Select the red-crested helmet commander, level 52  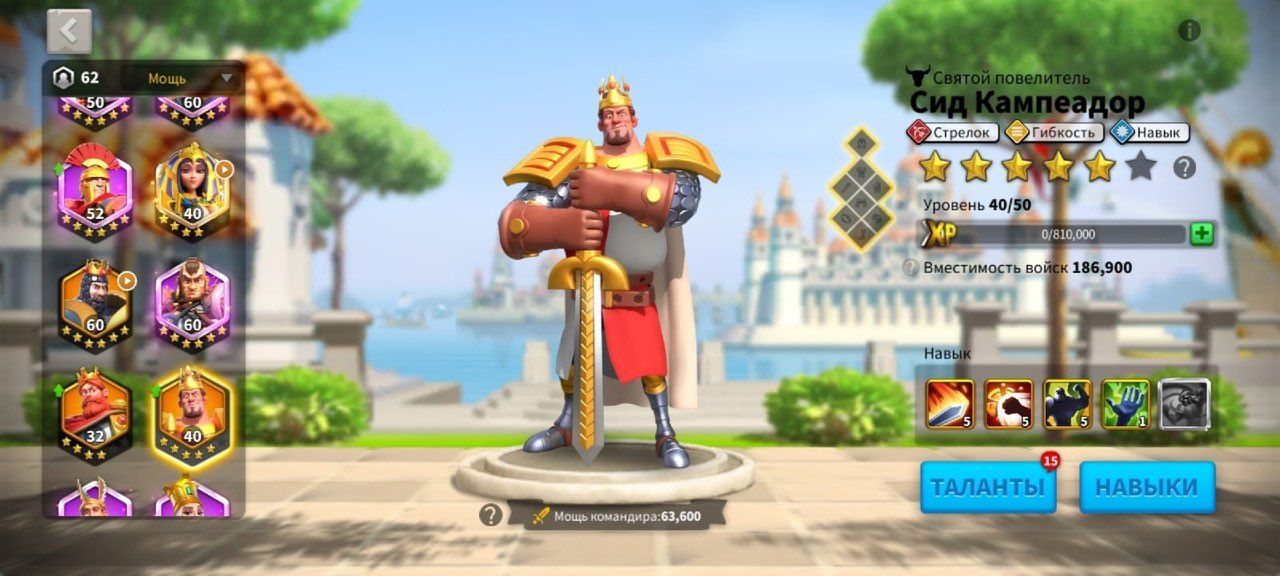(x=96, y=190)
